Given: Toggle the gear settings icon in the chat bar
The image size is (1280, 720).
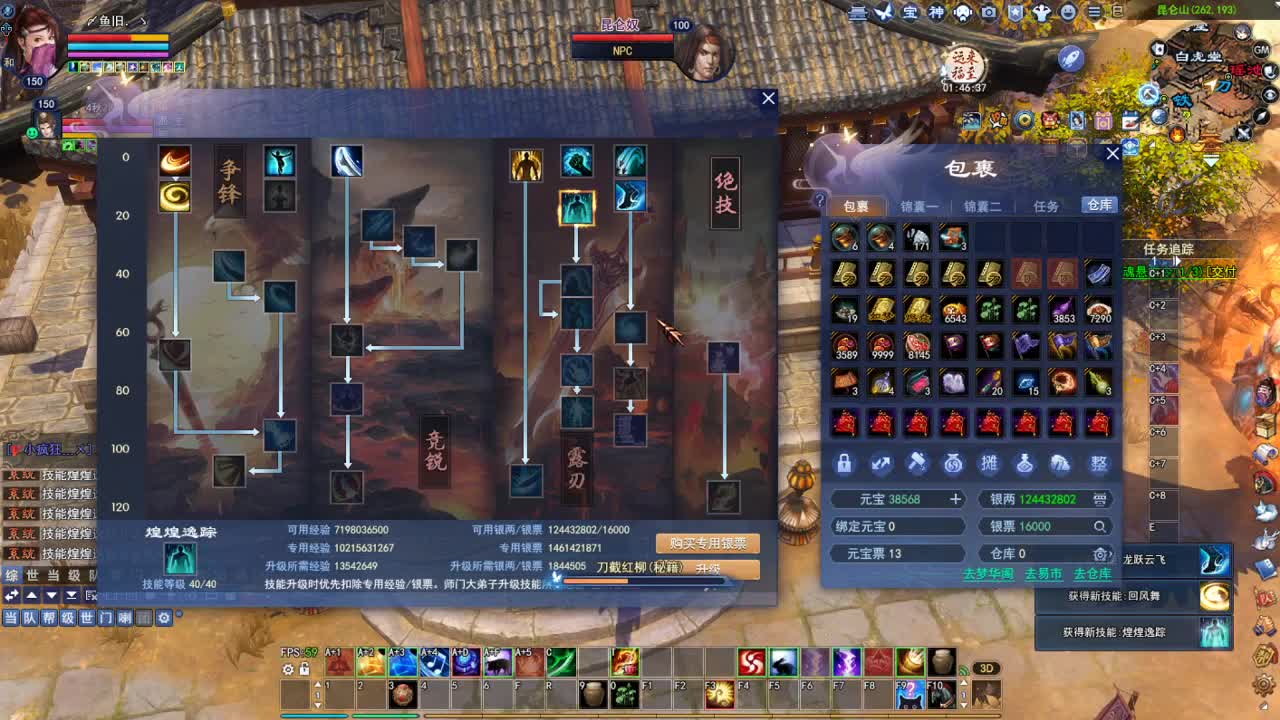Looking at the screenshot, I should click(x=165, y=618).
